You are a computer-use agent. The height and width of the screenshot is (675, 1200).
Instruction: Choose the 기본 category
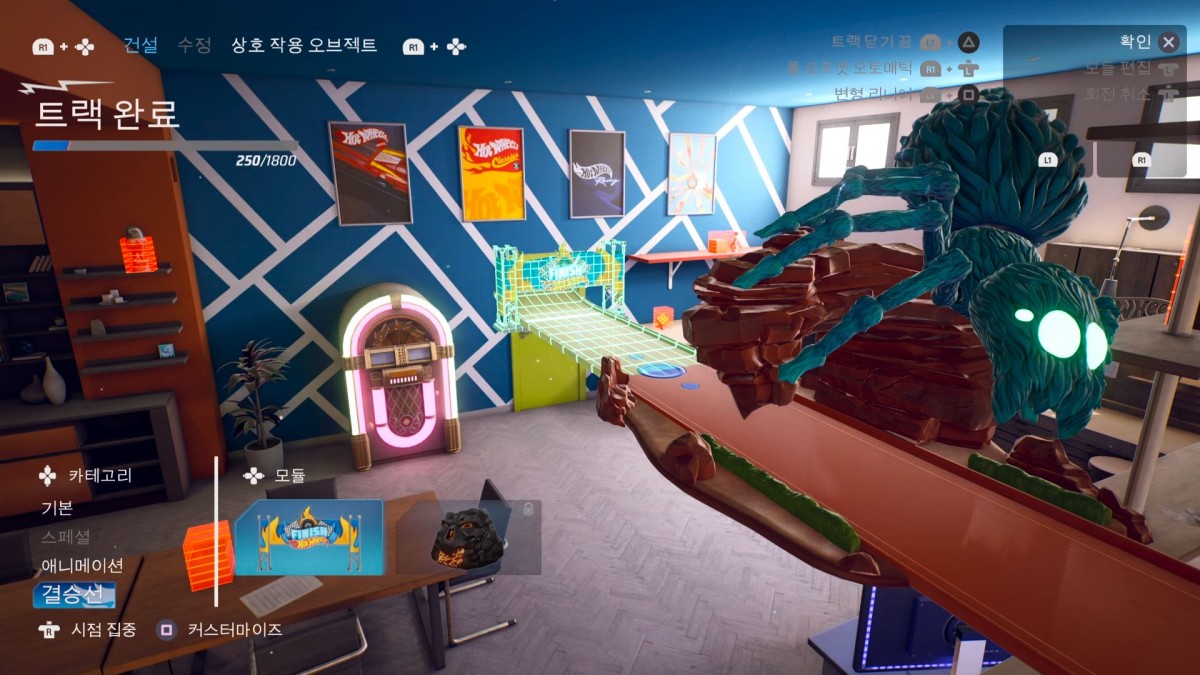click(57, 507)
